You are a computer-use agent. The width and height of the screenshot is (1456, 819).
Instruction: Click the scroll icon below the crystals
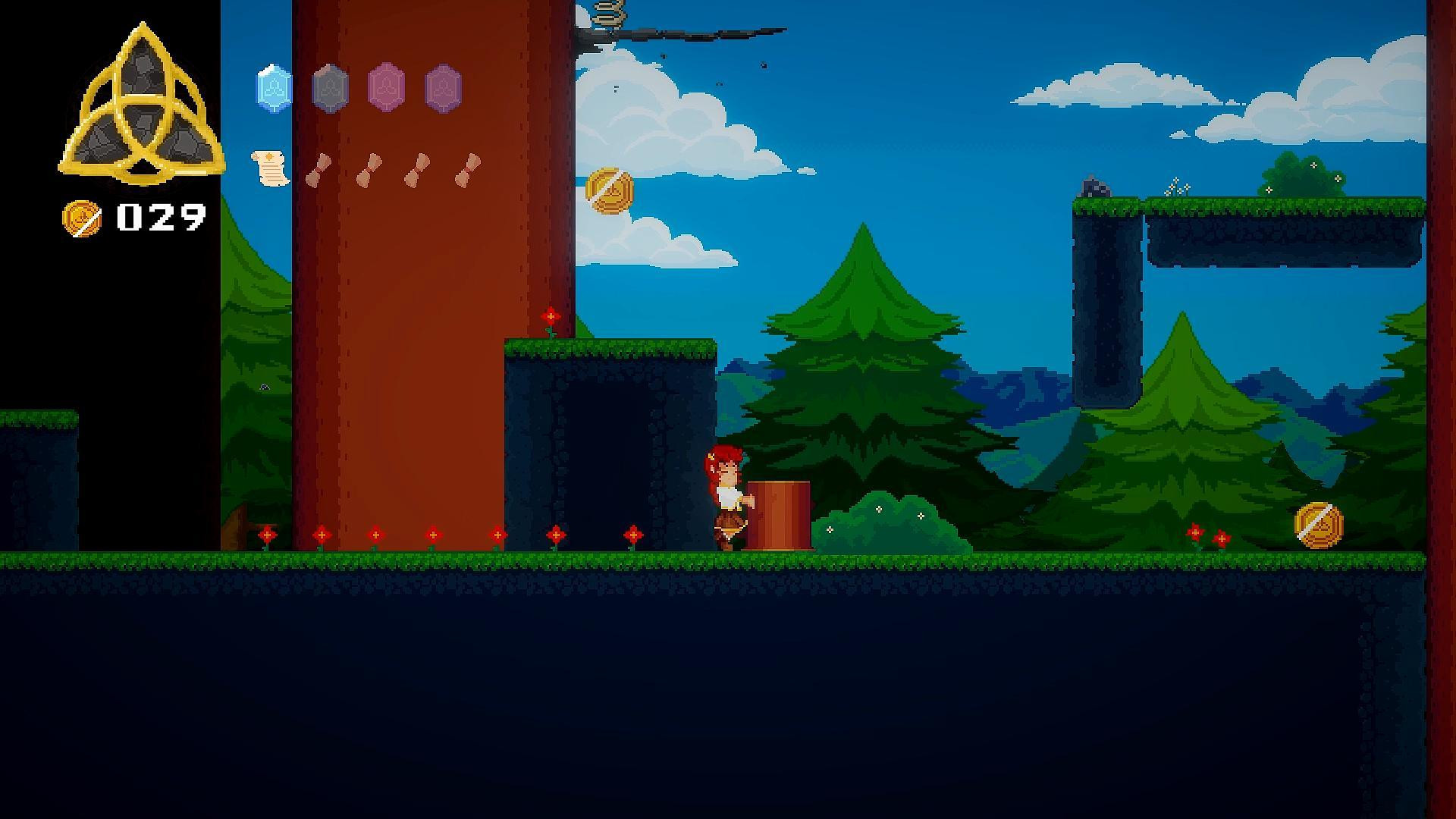[269, 168]
